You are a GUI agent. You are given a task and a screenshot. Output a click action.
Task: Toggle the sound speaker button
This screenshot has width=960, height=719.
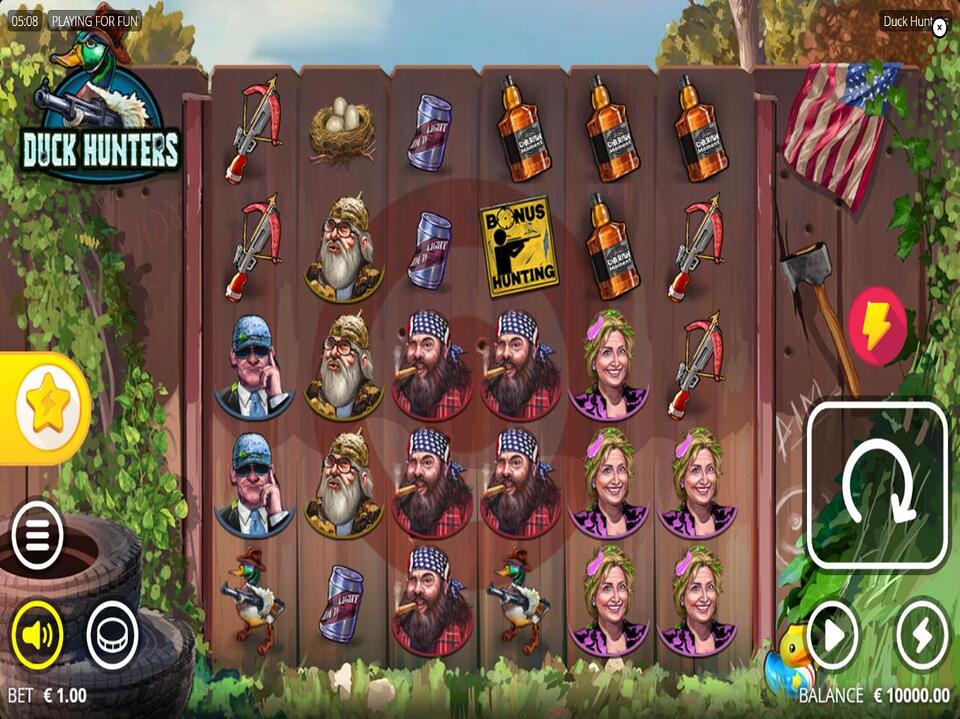(x=37, y=633)
